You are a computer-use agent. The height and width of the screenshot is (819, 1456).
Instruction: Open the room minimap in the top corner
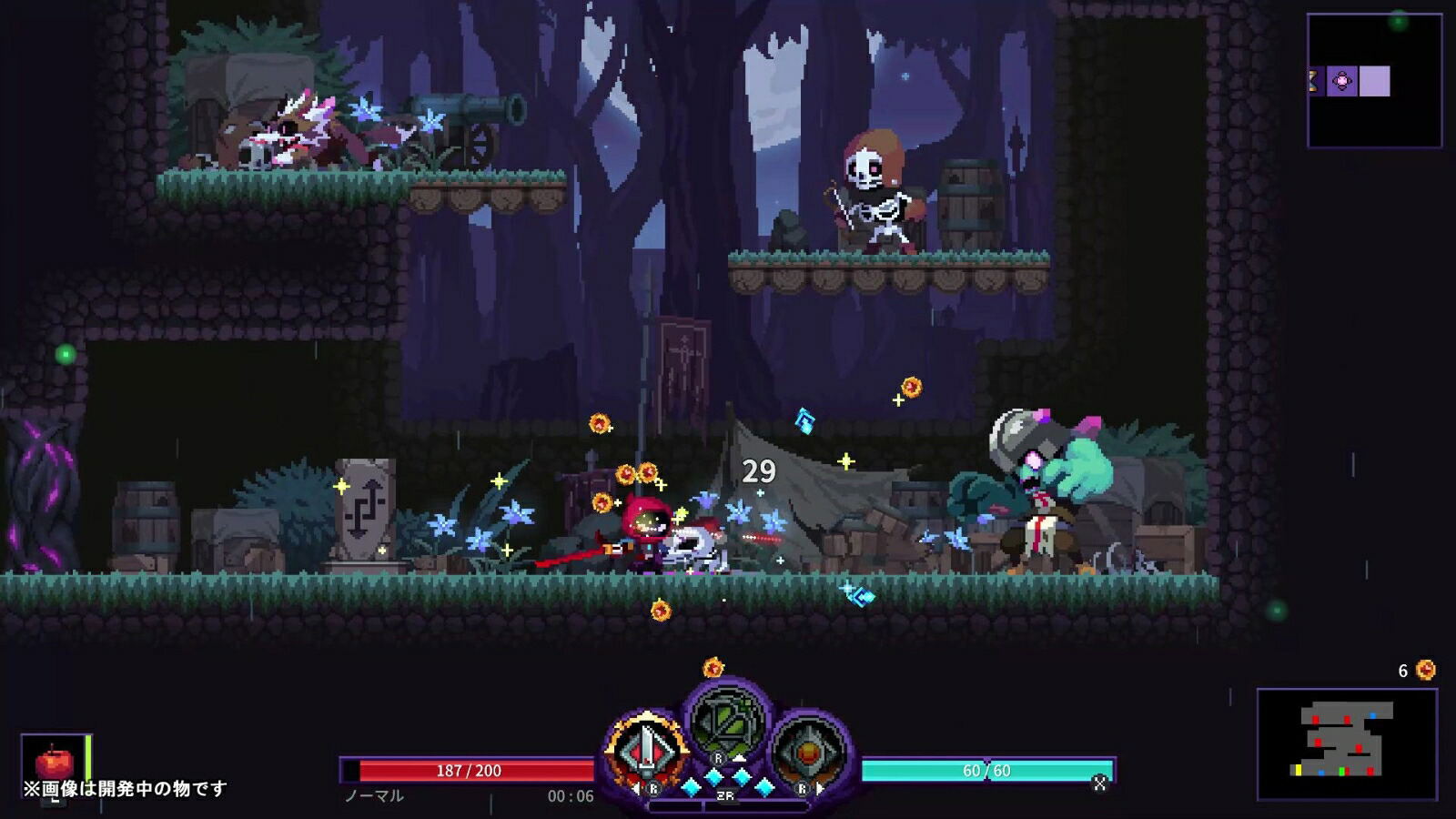(1374, 80)
